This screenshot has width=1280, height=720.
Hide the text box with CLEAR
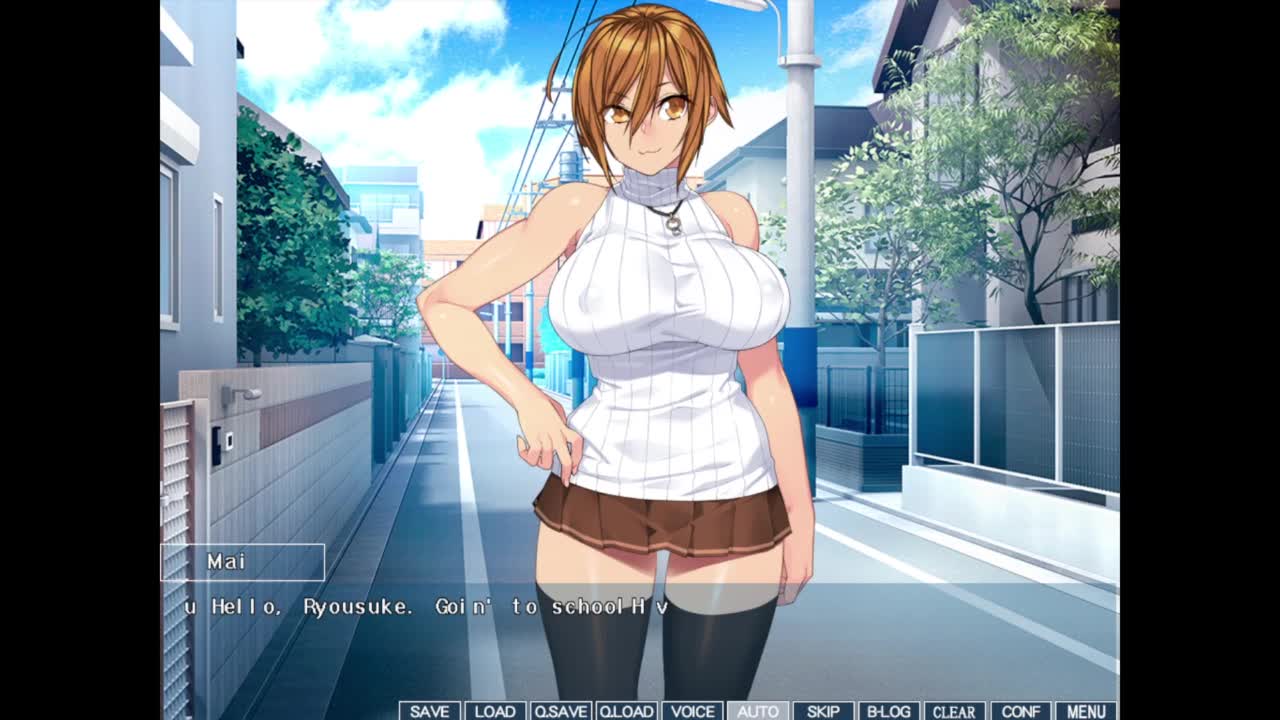pos(954,711)
